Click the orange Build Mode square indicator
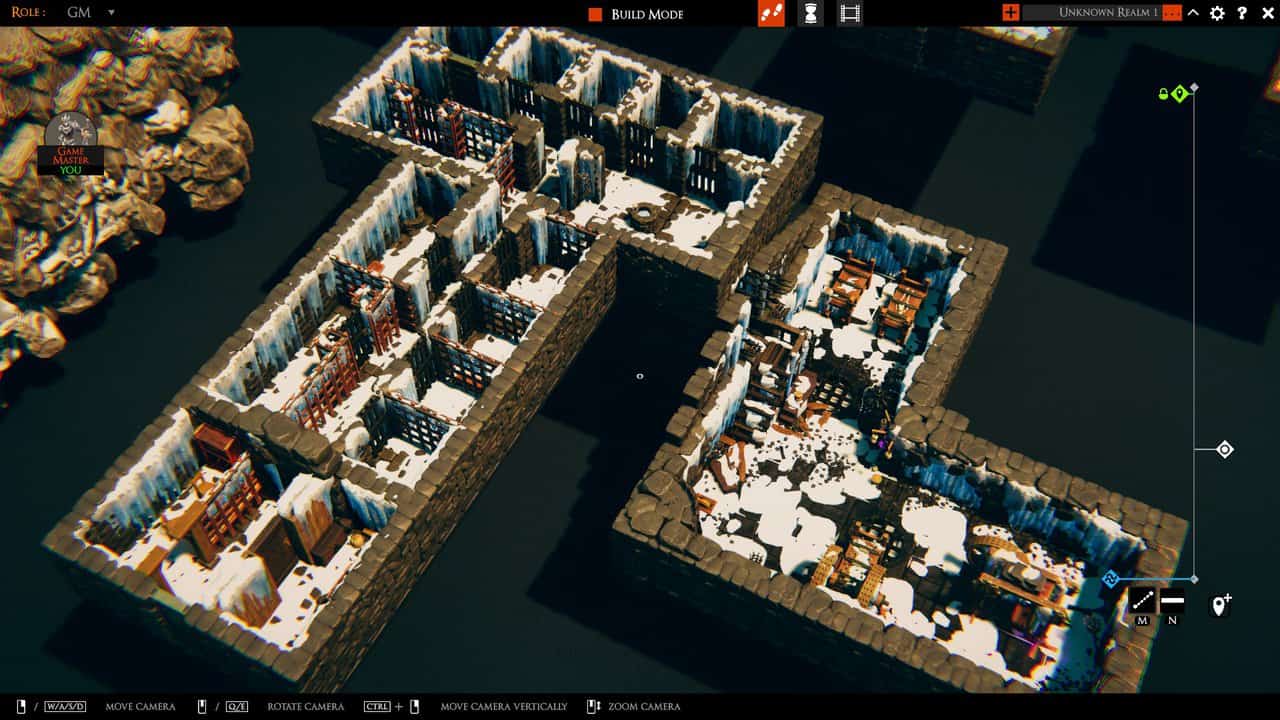Viewport: 1280px width, 720px height. click(593, 14)
